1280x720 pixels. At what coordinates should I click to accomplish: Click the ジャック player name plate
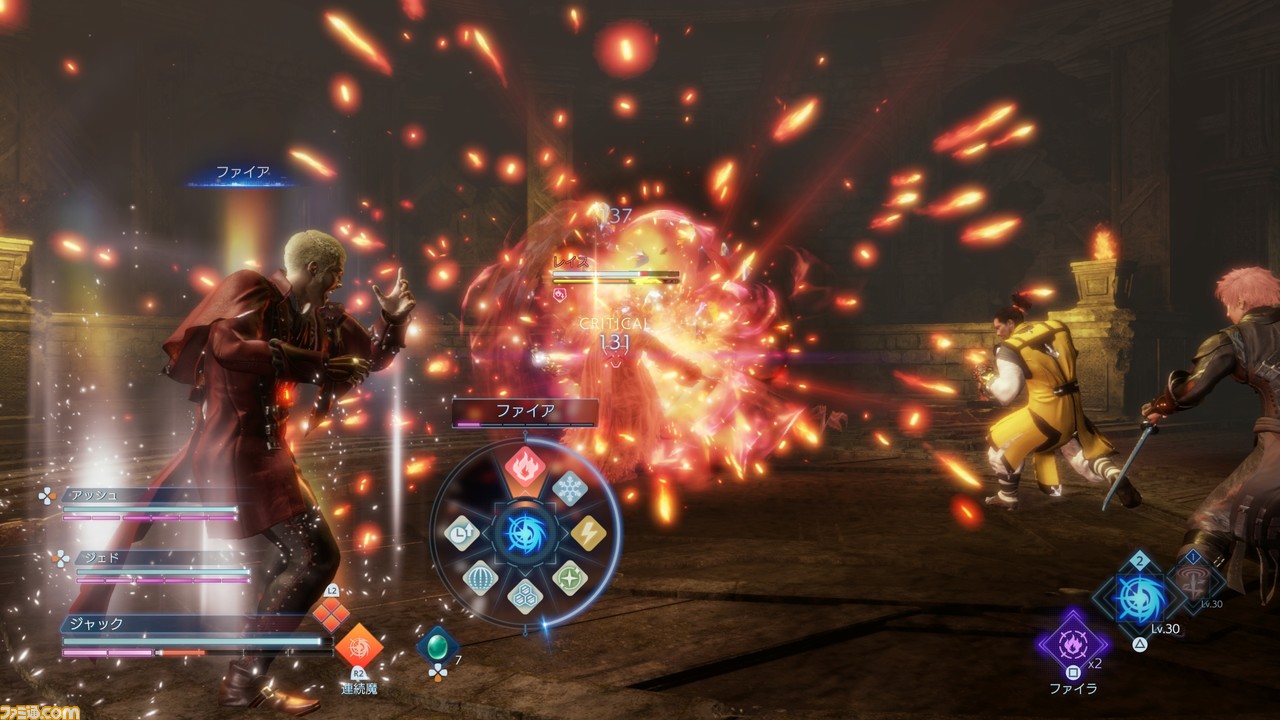[190, 624]
